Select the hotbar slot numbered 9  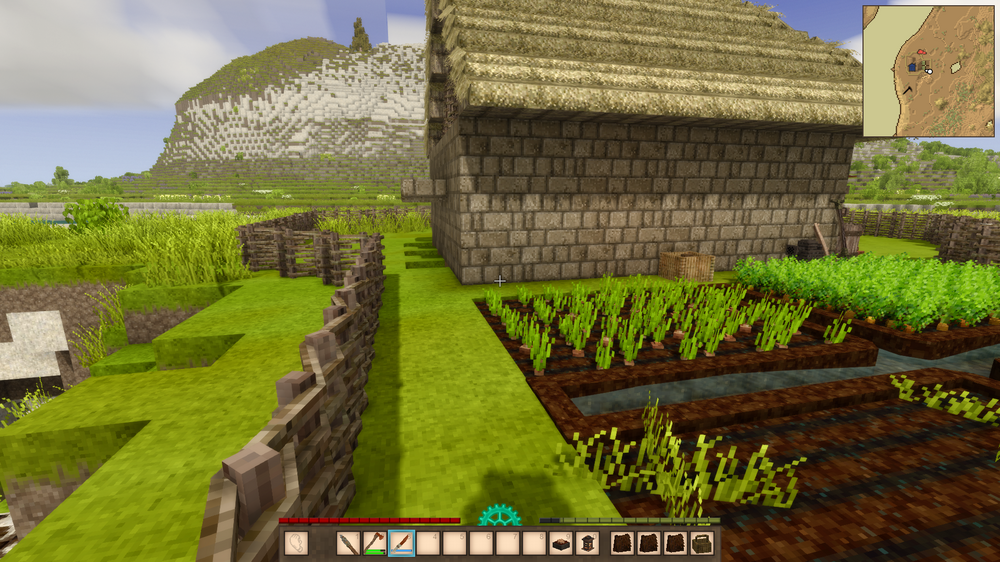tap(561, 543)
